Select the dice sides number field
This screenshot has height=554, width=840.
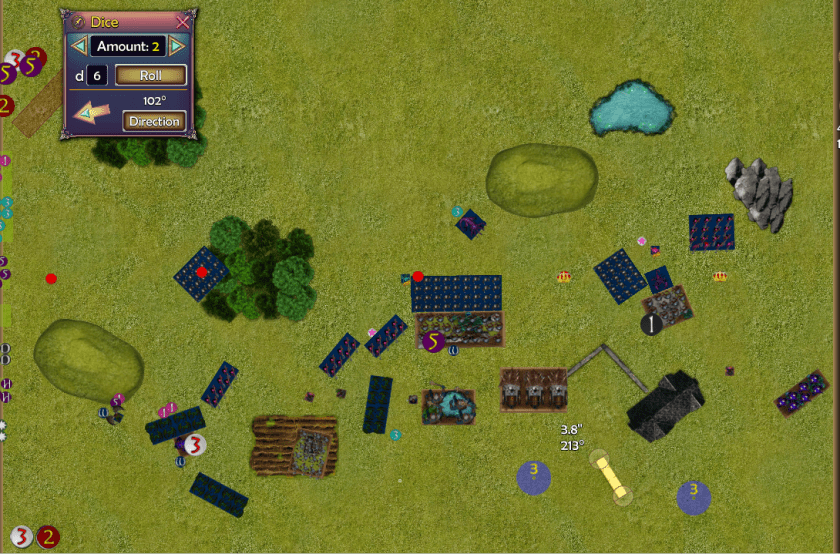tap(97, 75)
